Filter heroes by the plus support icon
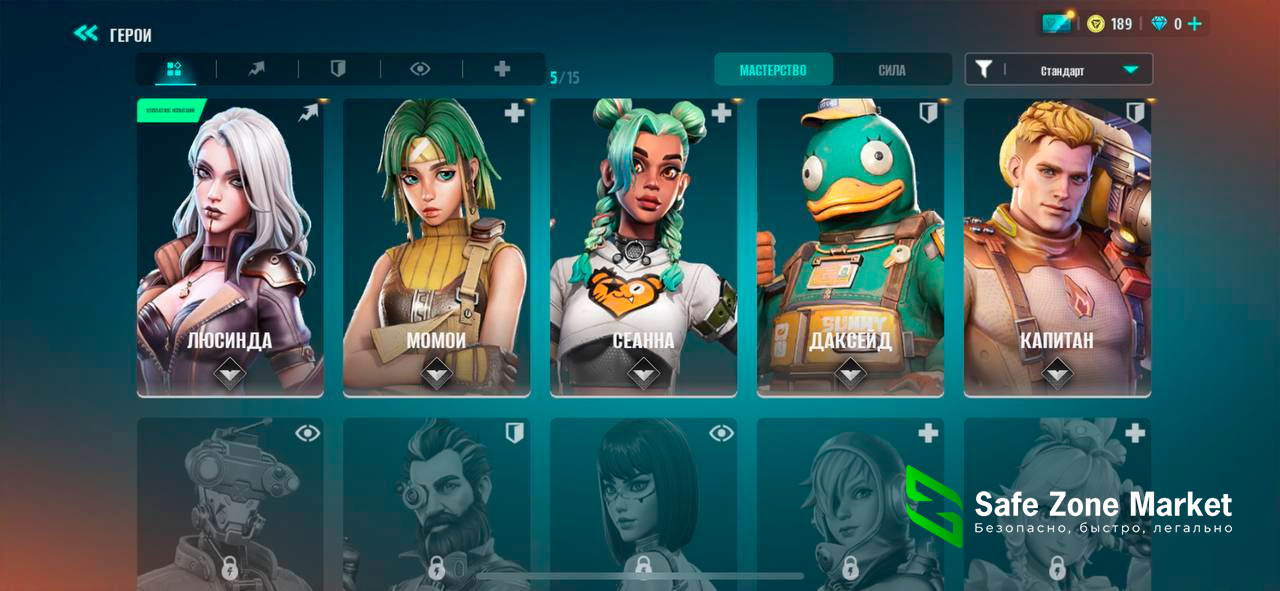Image resolution: width=1280 pixels, height=591 pixels. [503, 69]
